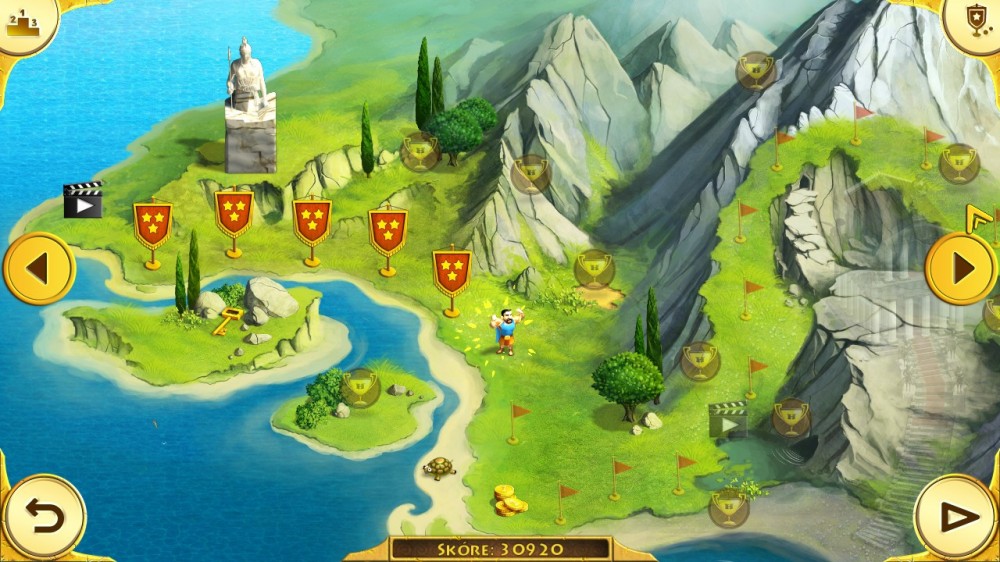Screen dimensions: 1000x562
Task: Select the greyed clapperboard near the pond
Action: tap(728, 420)
